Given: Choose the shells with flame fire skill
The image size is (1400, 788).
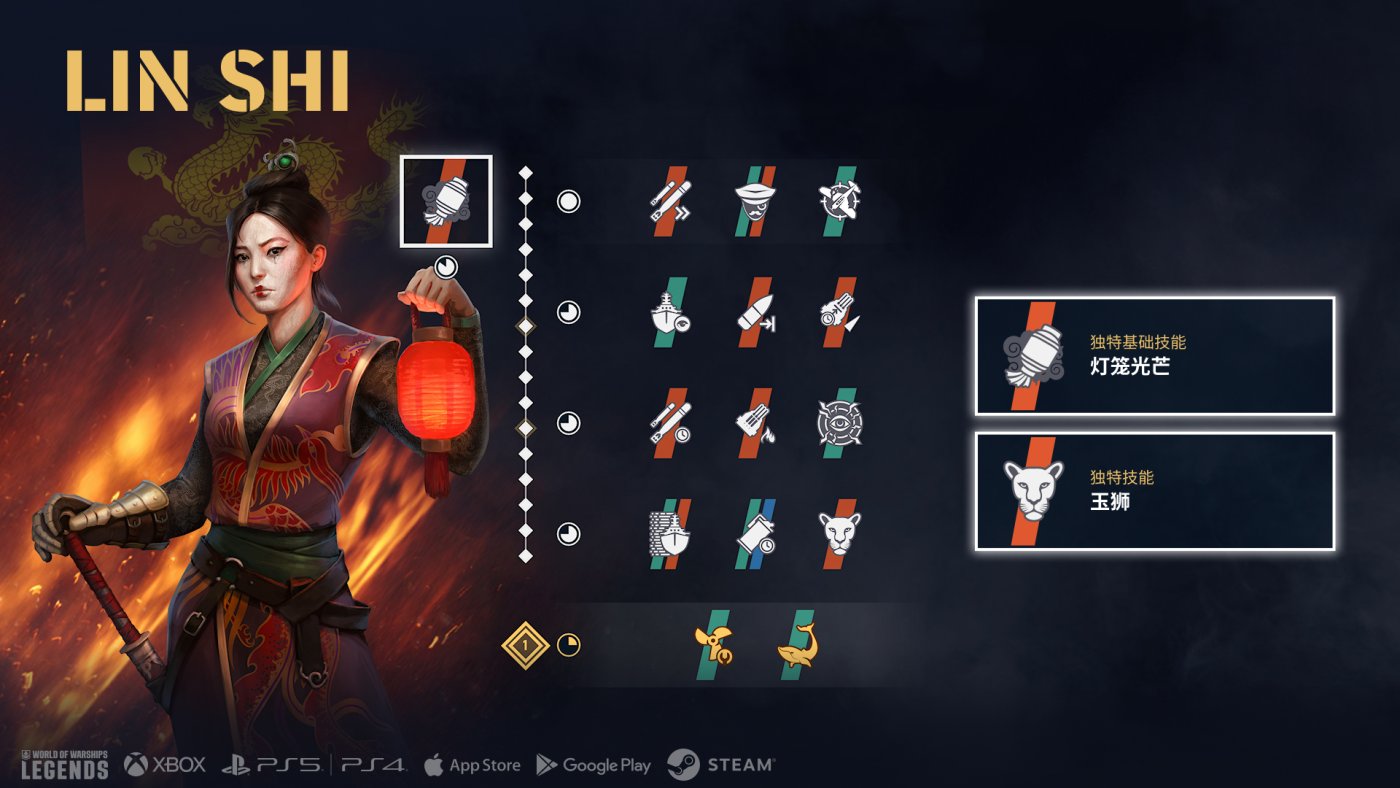Looking at the screenshot, I should click(x=755, y=423).
